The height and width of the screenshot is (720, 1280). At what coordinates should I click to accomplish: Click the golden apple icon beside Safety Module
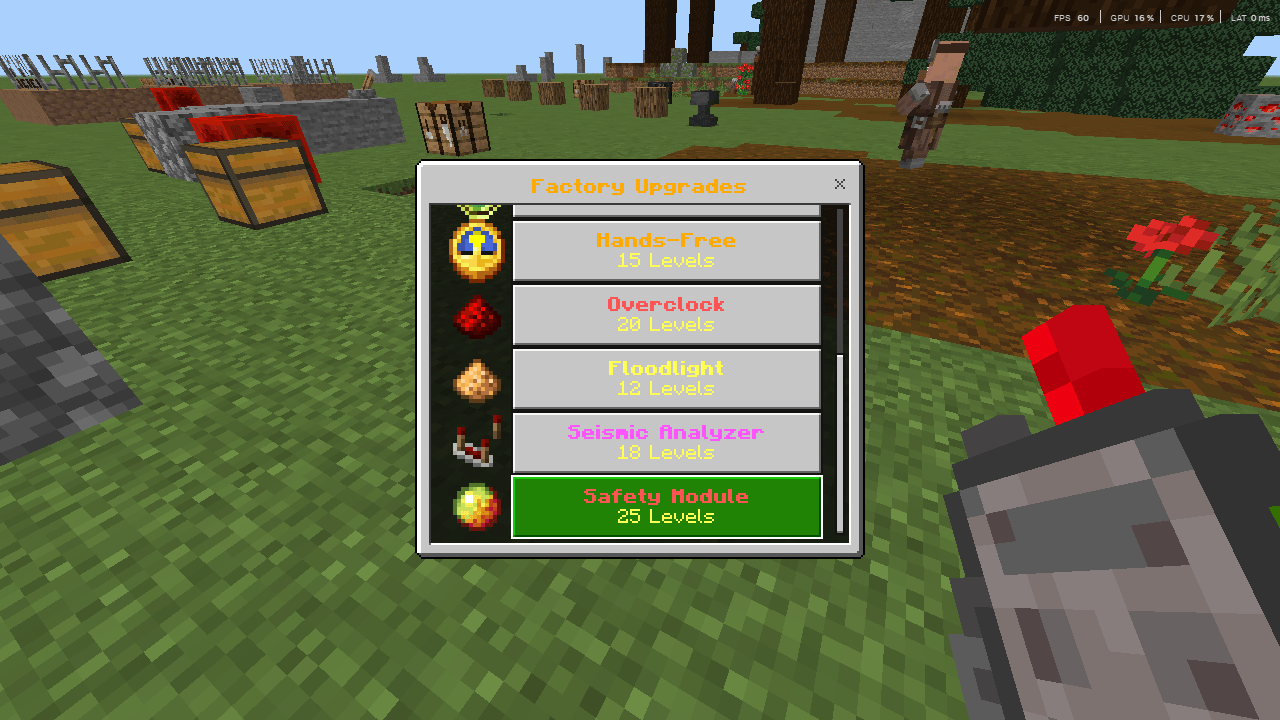[476, 507]
